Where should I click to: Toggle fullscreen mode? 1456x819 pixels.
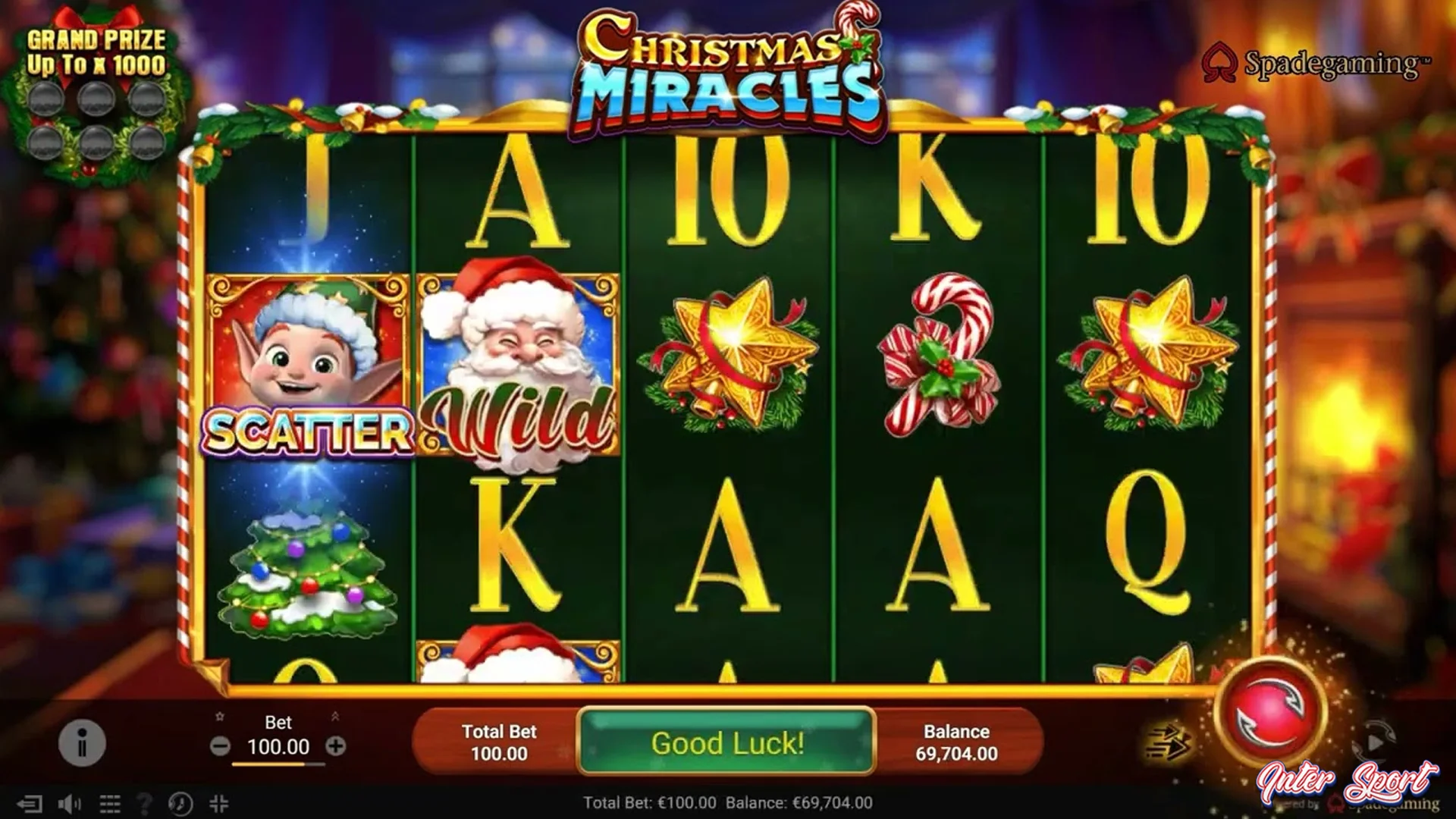(220, 802)
